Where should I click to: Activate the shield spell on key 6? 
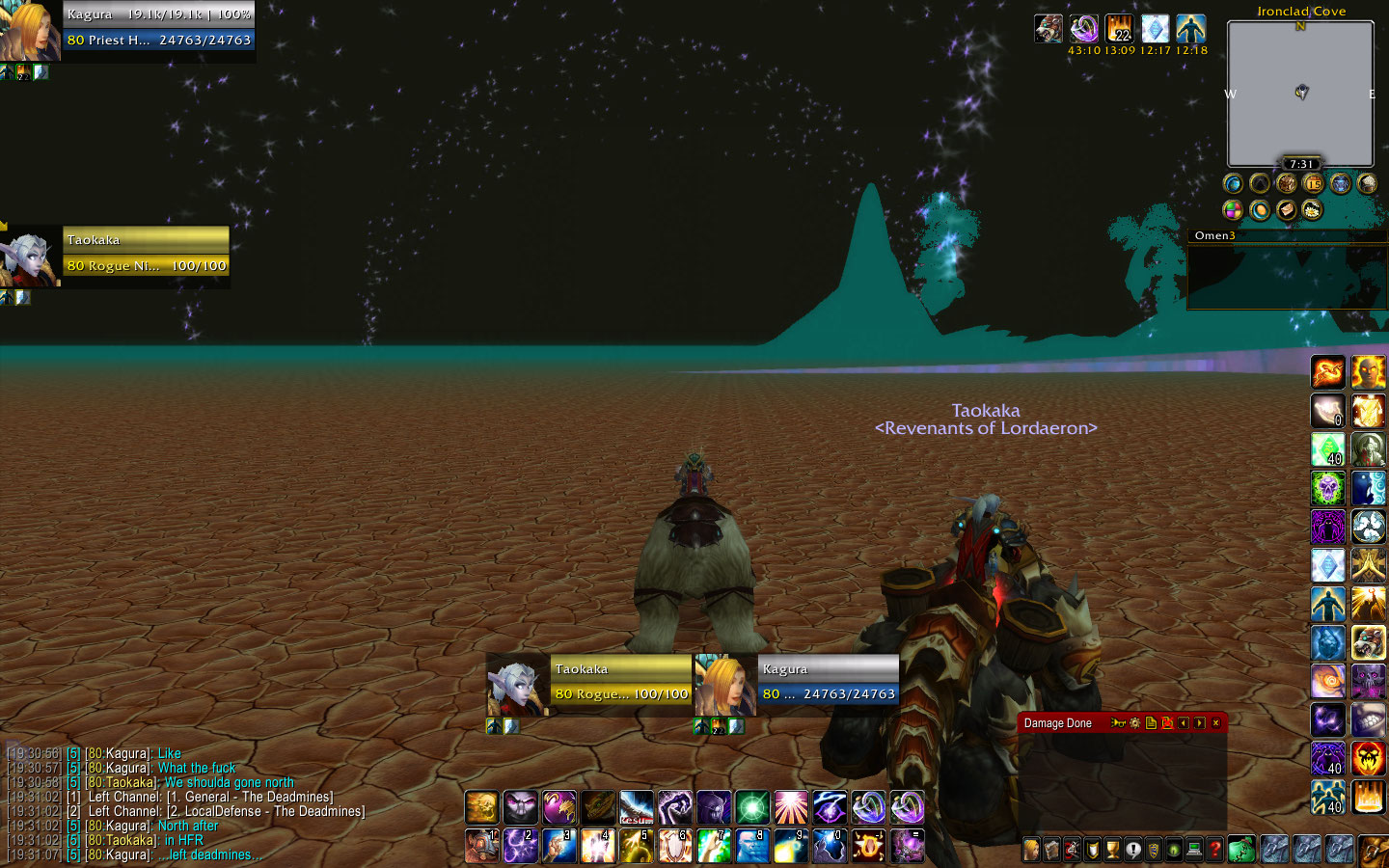(x=674, y=846)
